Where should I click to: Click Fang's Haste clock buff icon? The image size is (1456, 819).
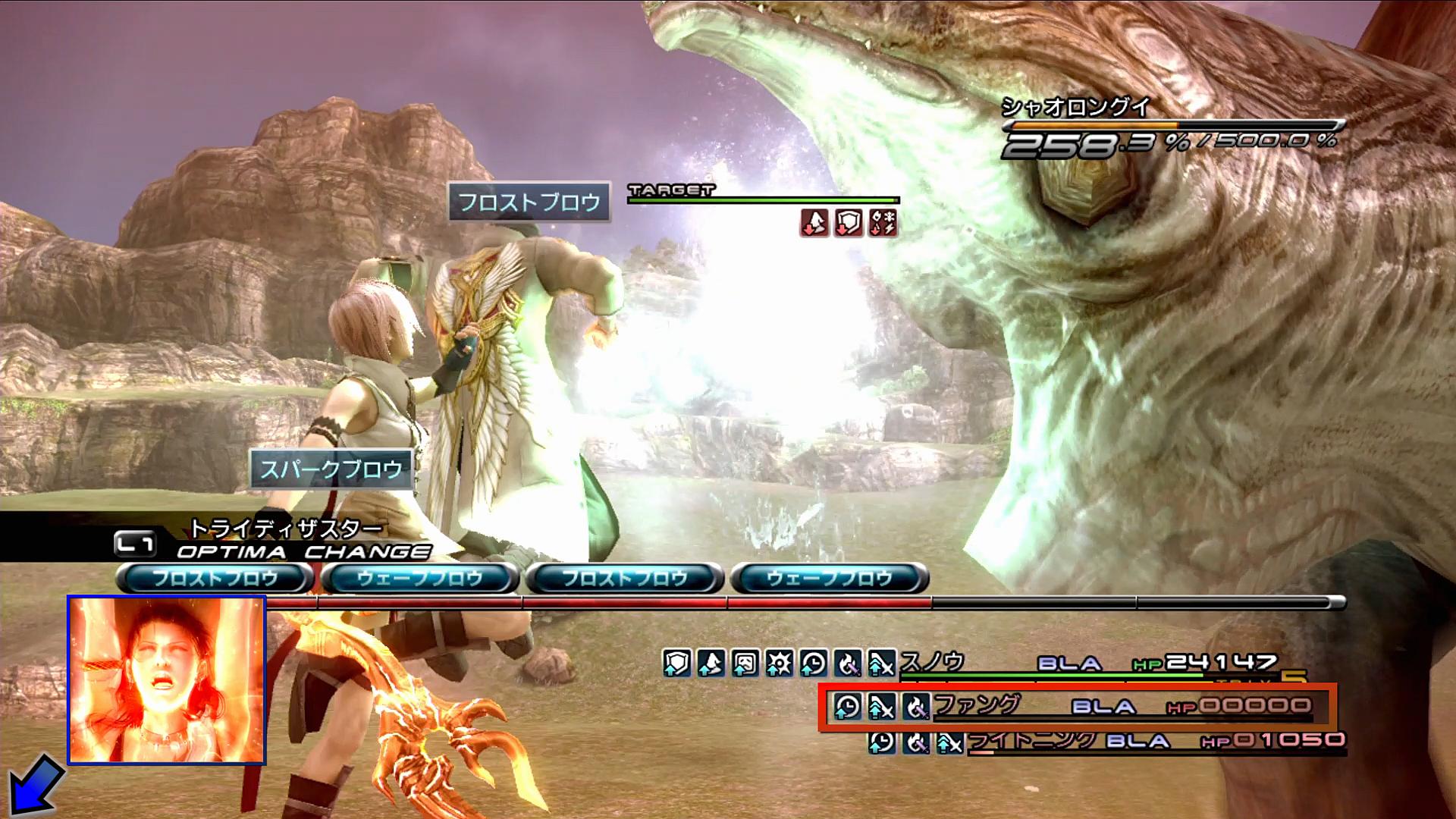click(847, 707)
